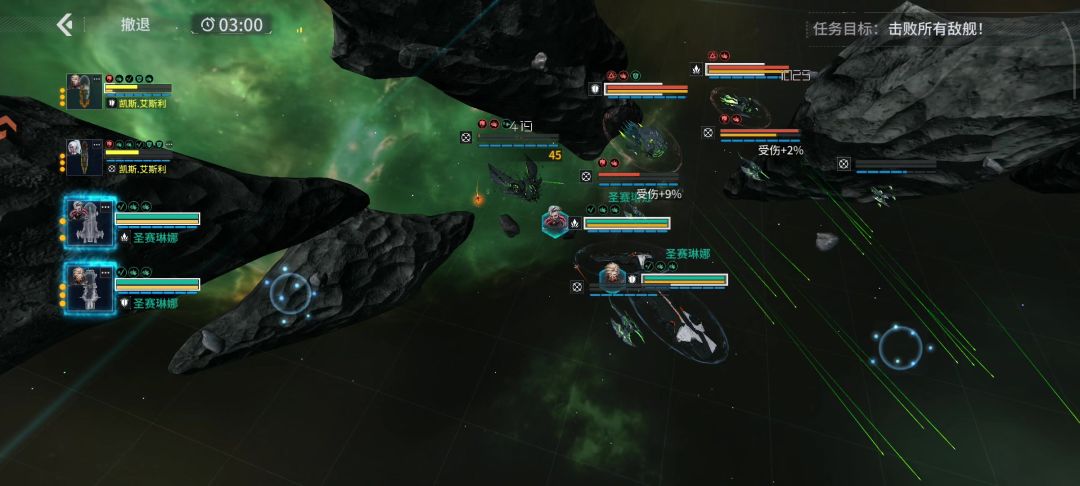The image size is (1080, 486).
Task: Open the 任务目标 mission objective tracker
Action: (898, 28)
